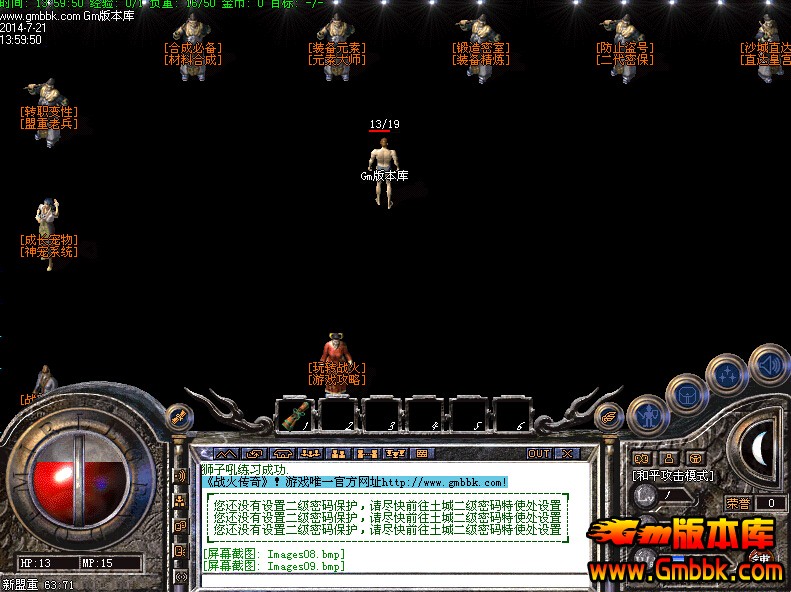The height and width of the screenshot is (592, 791).
Task: Click the winged round button
Action: (607, 415)
